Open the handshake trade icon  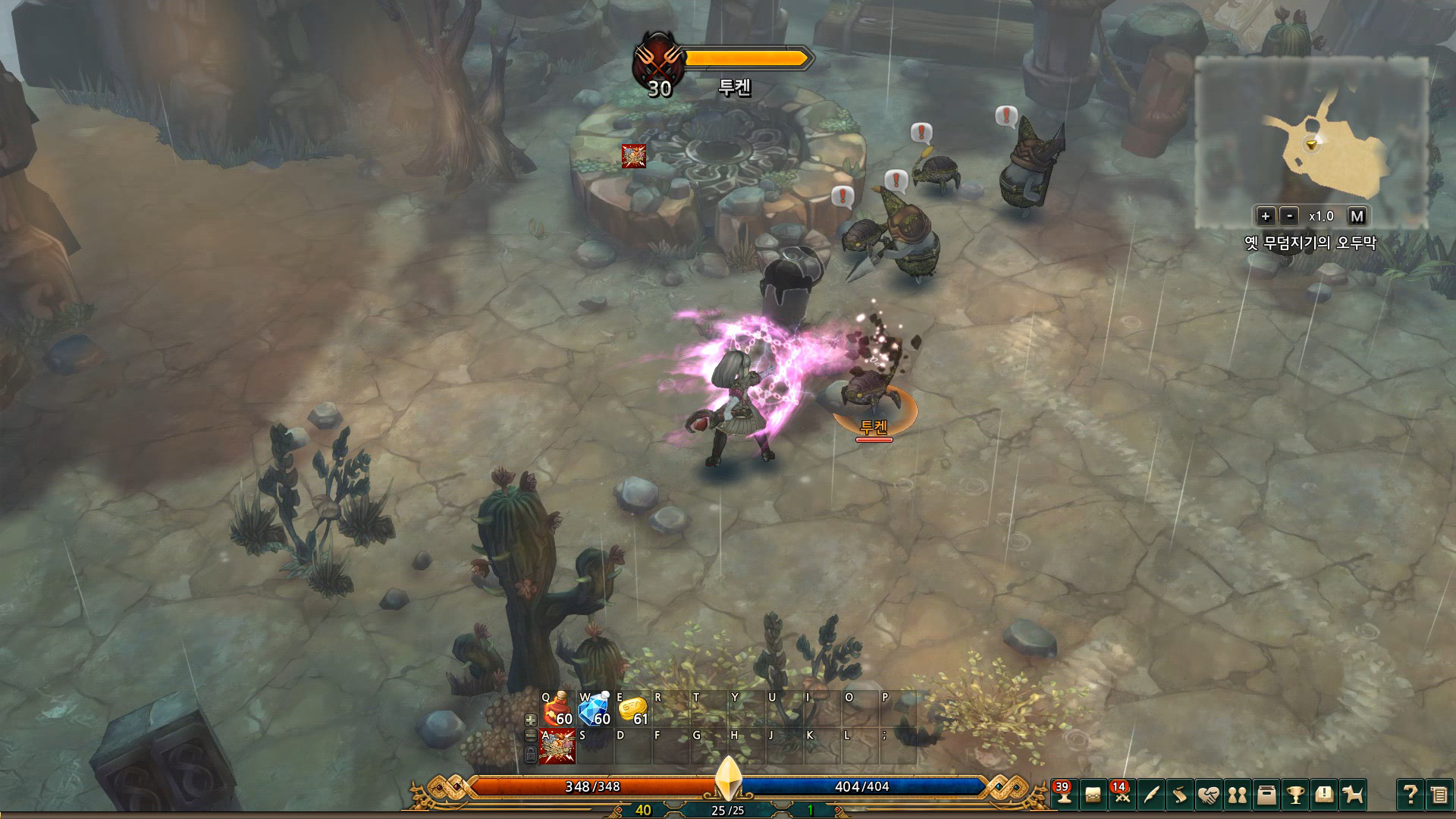point(1209,798)
